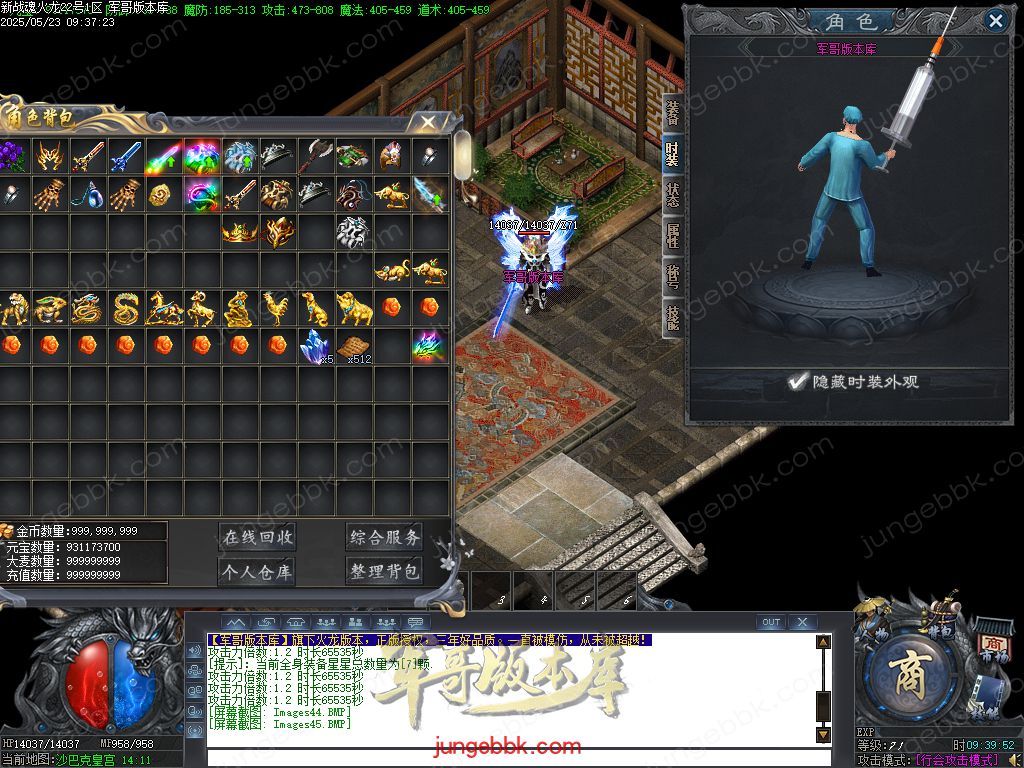This screenshot has height=768, width=1024.
Task: Switch to the status (状态) tab
Action: point(673,194)
